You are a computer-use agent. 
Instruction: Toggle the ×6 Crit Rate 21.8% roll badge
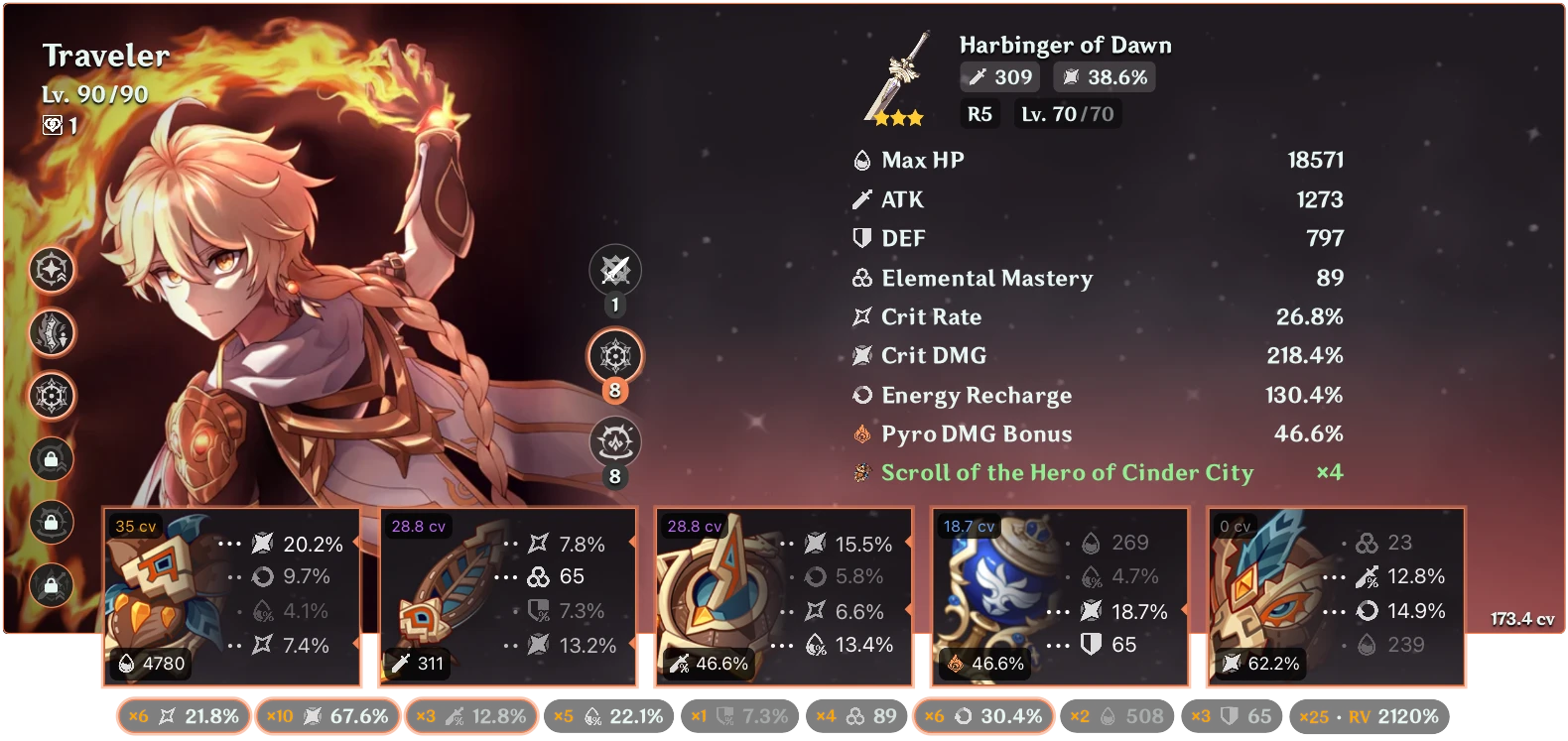pyautogui.click(x=182, y=714)
